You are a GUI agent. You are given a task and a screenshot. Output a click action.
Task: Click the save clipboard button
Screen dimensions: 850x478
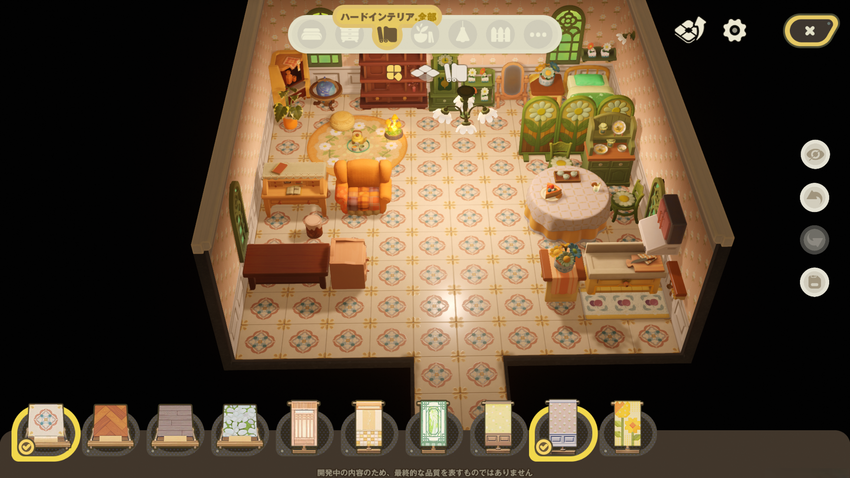point(815,282)
